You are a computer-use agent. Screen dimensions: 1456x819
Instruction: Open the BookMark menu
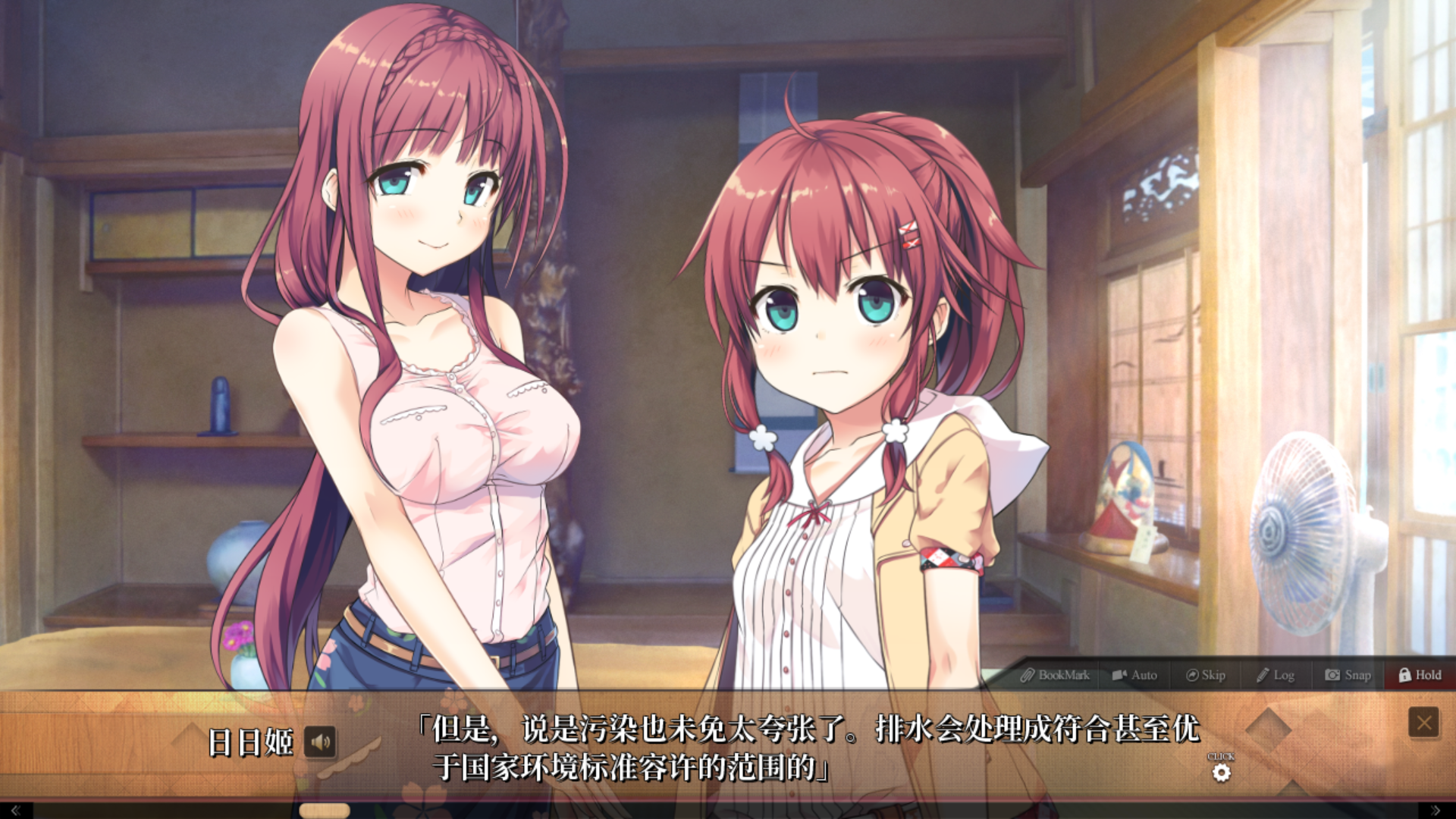1055,675
